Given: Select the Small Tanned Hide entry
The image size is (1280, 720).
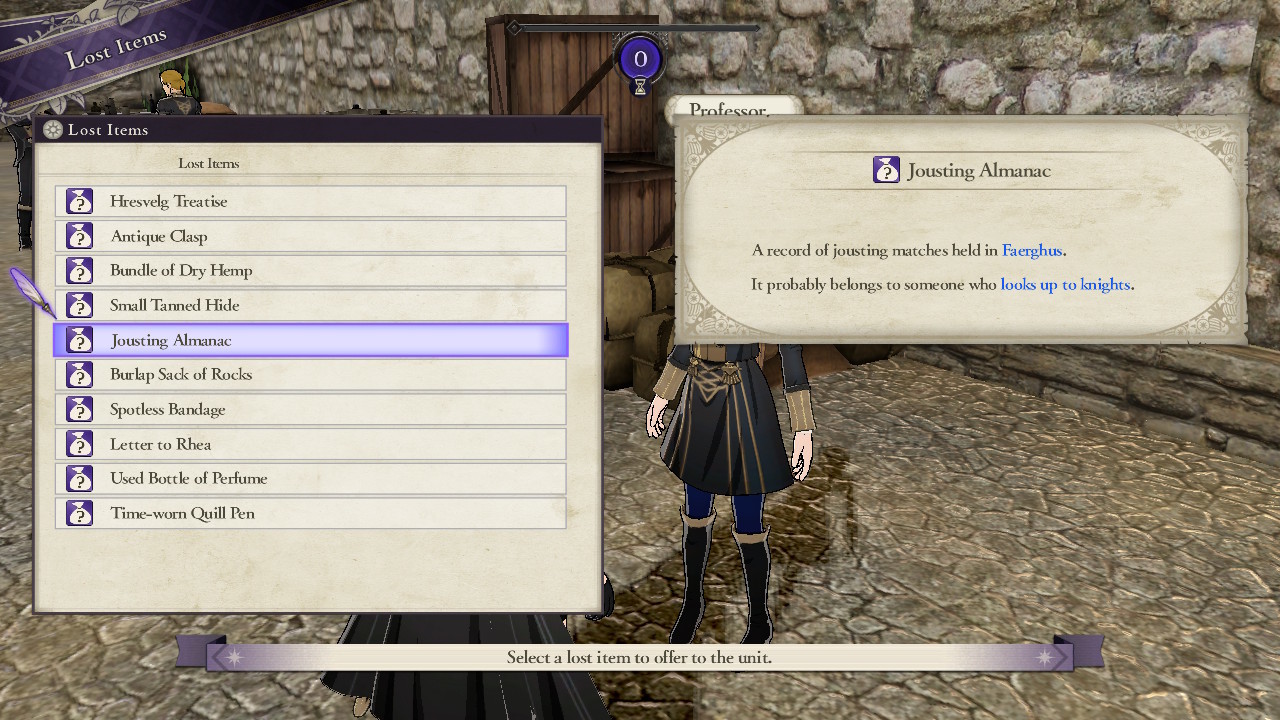Looking at the screenshot, I should coord(310,305).
